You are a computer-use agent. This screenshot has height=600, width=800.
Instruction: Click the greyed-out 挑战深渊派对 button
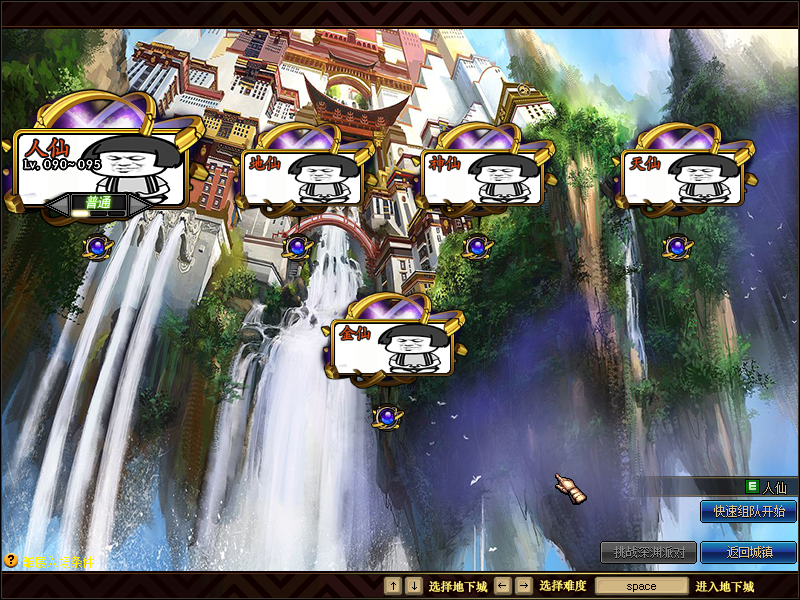(x=648, y=552)
